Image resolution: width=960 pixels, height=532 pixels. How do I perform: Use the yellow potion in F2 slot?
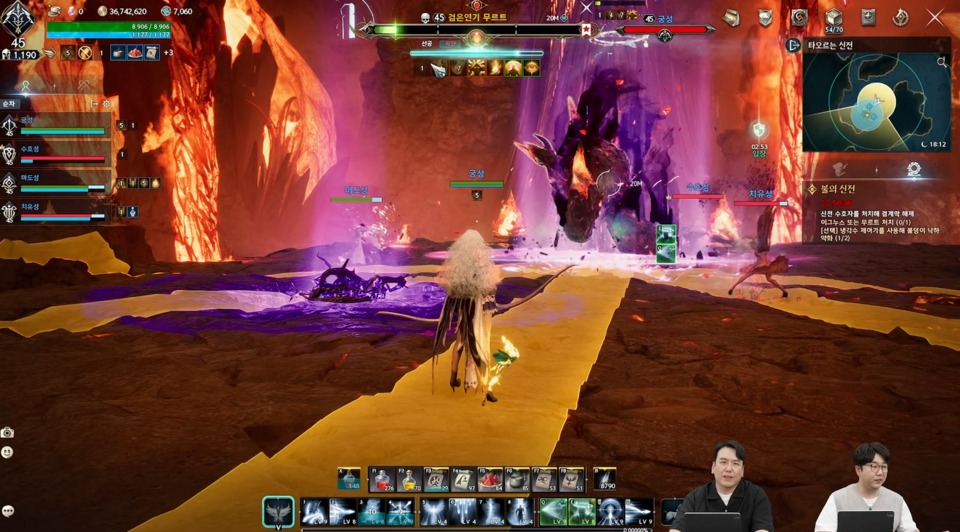coord(408,480)
